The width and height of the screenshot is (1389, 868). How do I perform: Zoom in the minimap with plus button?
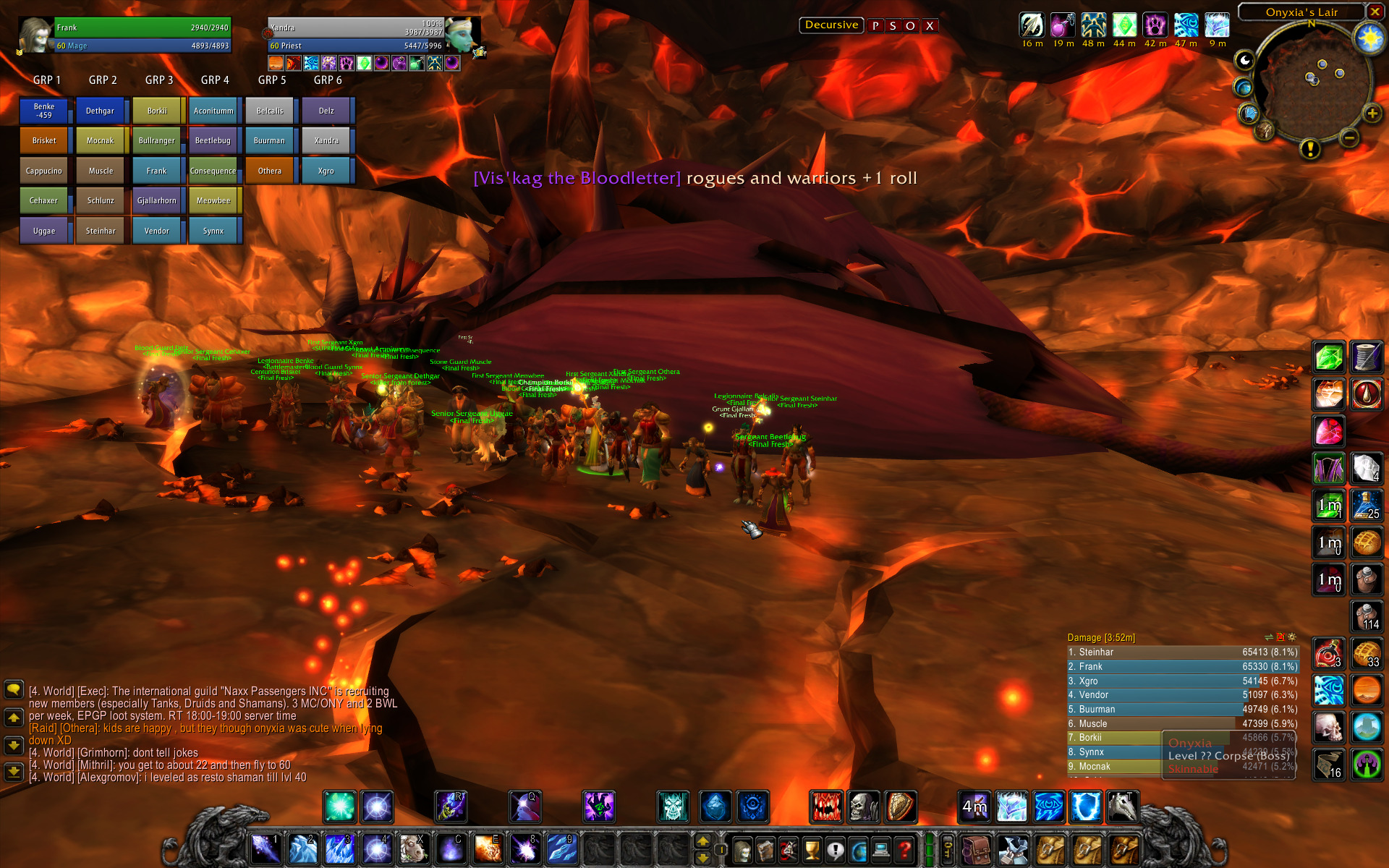tap(1372, 114)
